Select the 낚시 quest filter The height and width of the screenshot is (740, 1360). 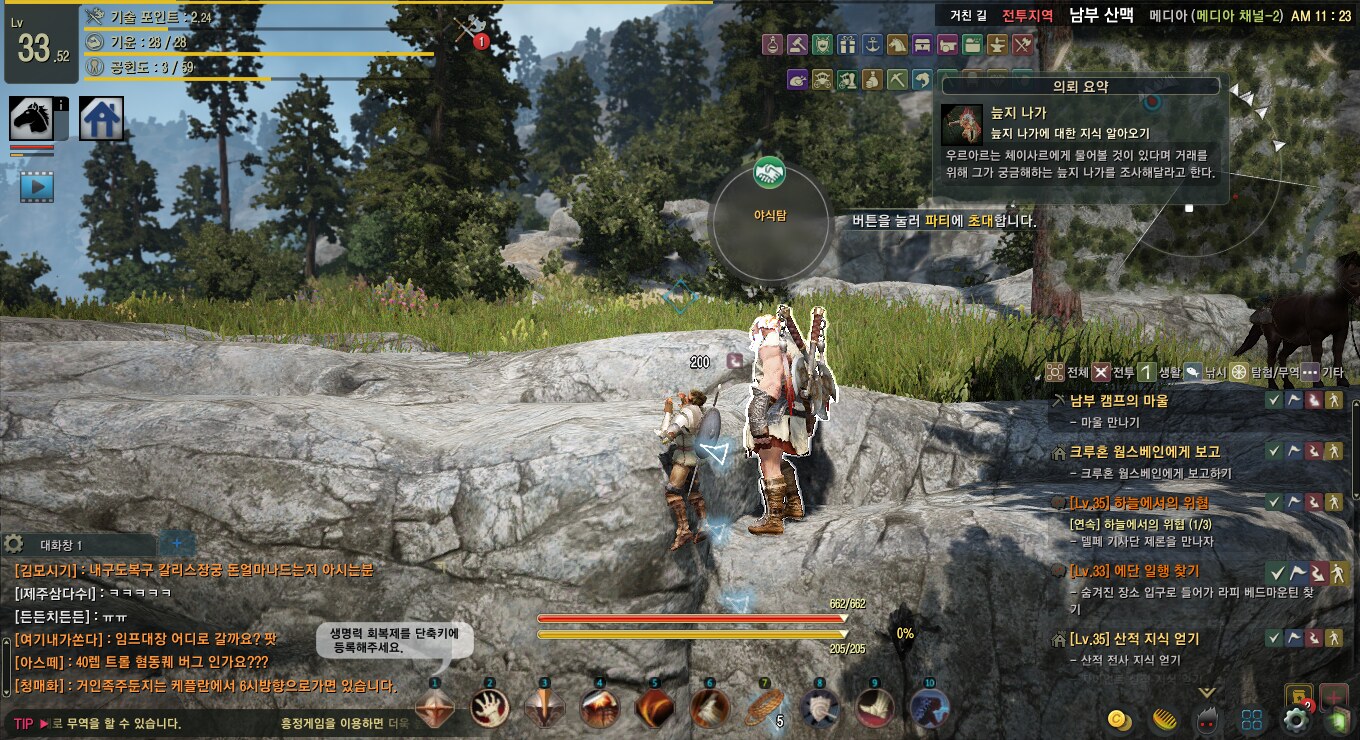[x=1206, y=372]
